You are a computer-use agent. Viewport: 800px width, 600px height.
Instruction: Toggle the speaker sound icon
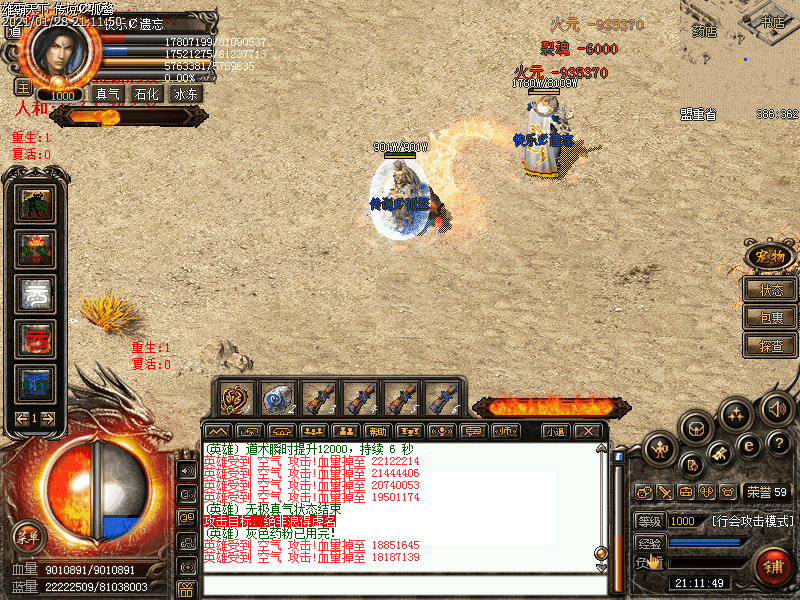coord(776,408)
